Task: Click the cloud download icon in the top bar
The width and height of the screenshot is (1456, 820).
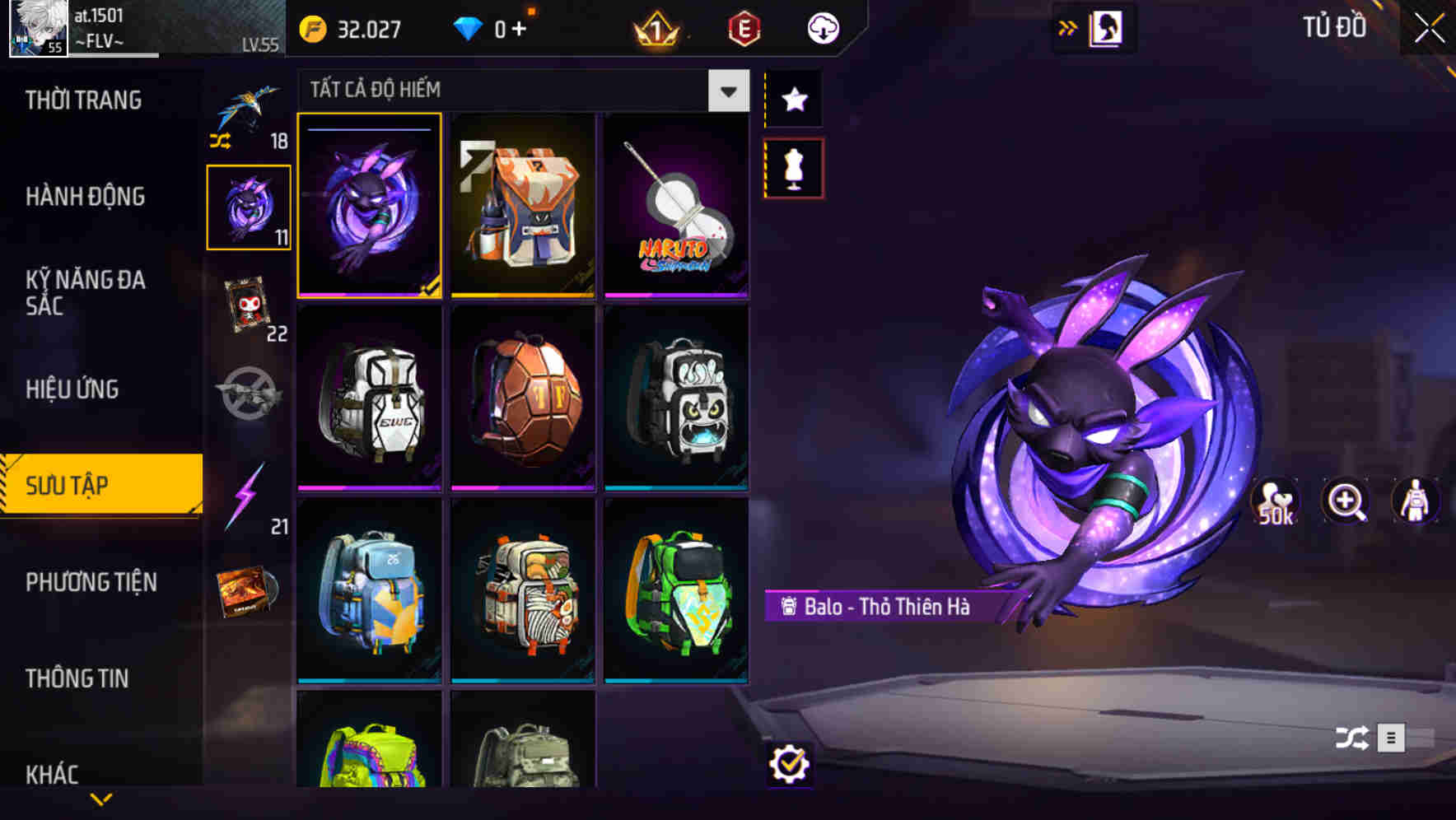Action: 821,27
